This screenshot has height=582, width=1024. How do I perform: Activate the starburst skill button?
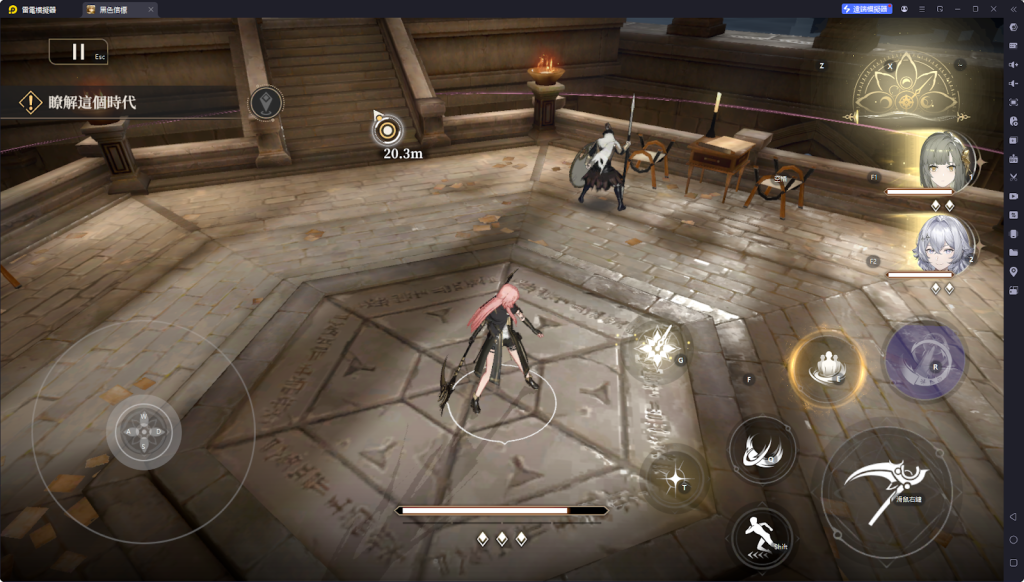tap(658, 346)
